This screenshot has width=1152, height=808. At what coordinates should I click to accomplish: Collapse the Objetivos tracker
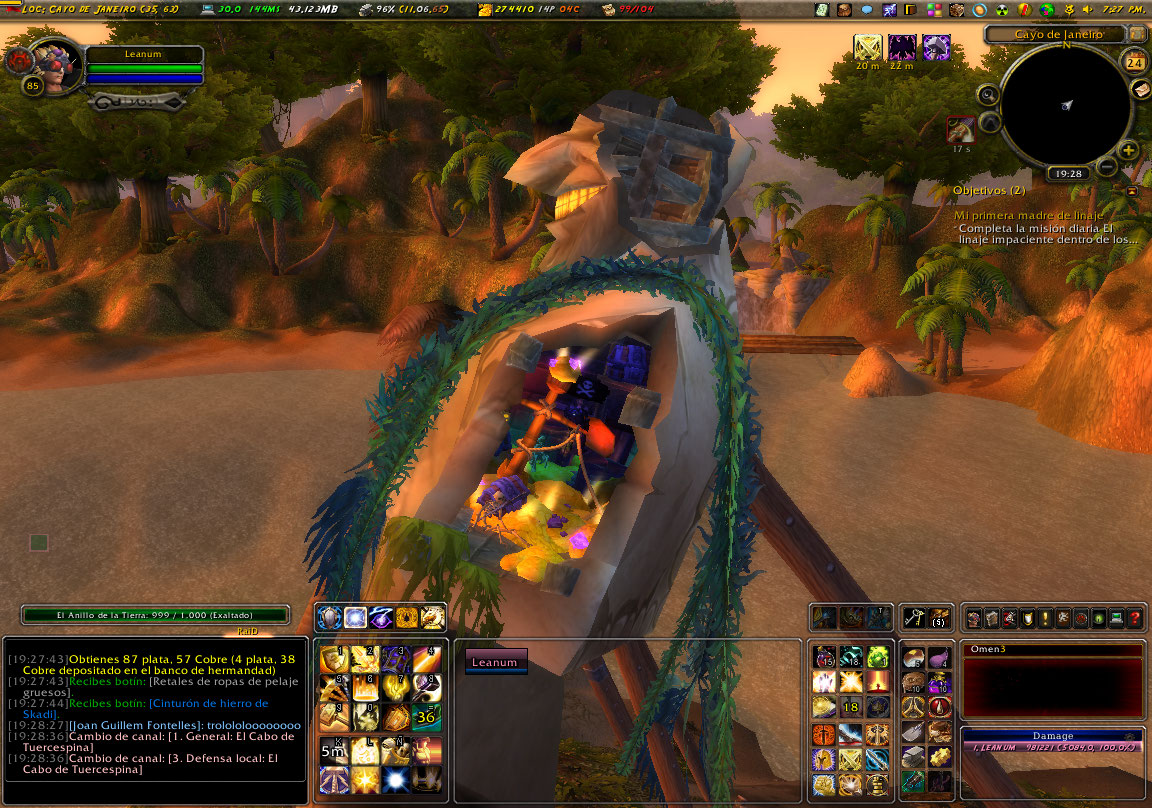pyautogui.click(x=1132, y=190)
